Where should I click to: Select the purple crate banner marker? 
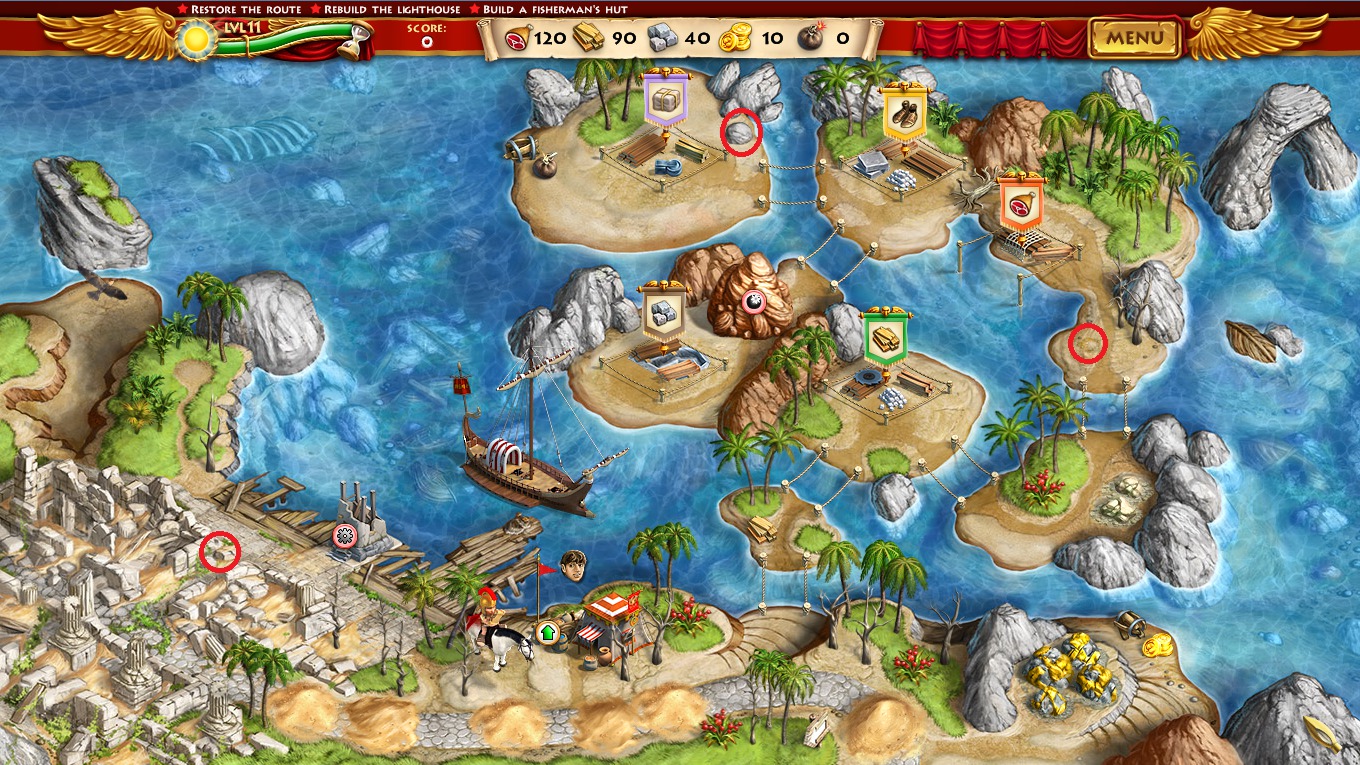(662, 99)
